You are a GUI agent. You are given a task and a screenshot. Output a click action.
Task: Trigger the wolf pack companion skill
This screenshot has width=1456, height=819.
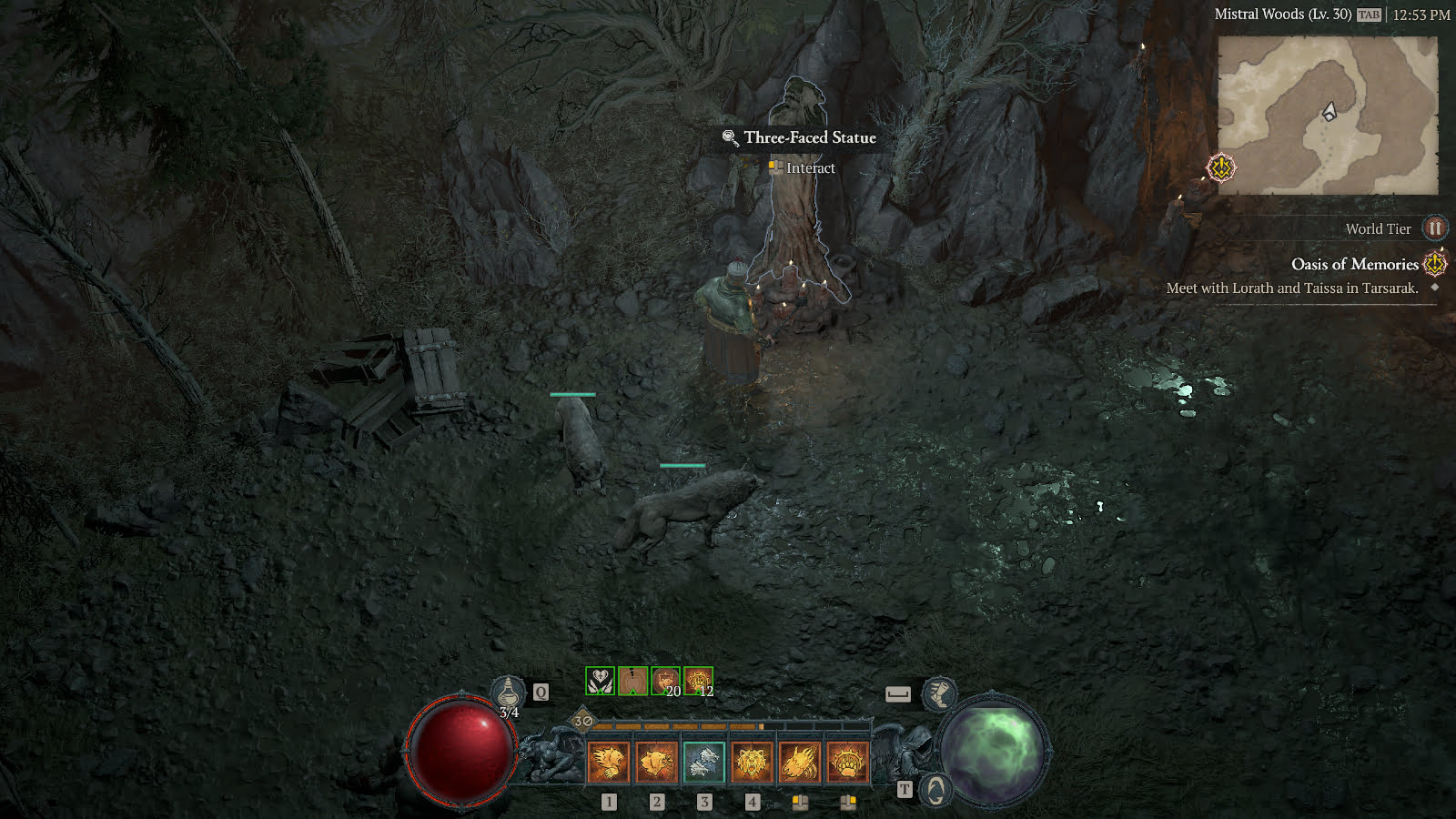704,762
